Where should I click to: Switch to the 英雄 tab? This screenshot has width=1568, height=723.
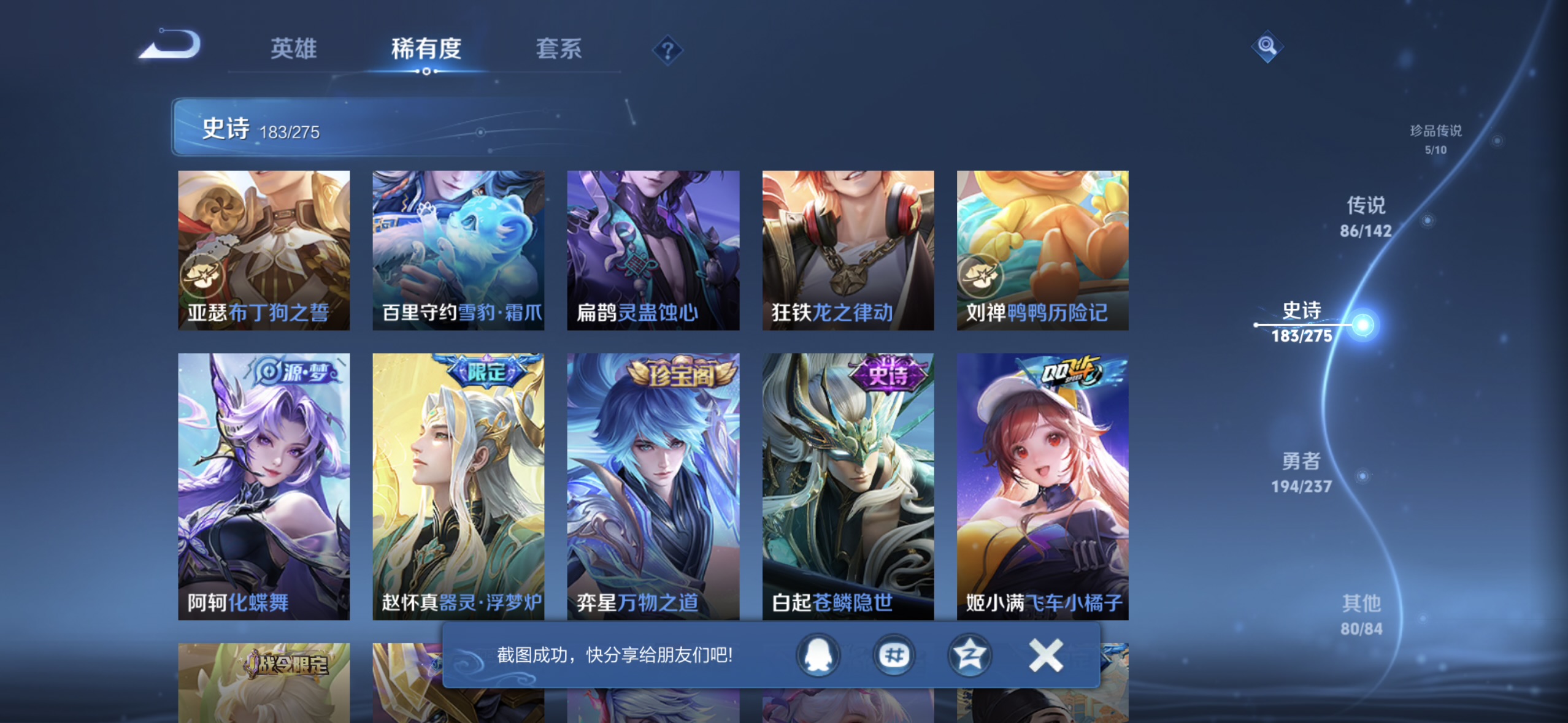[x=293, y=49]
